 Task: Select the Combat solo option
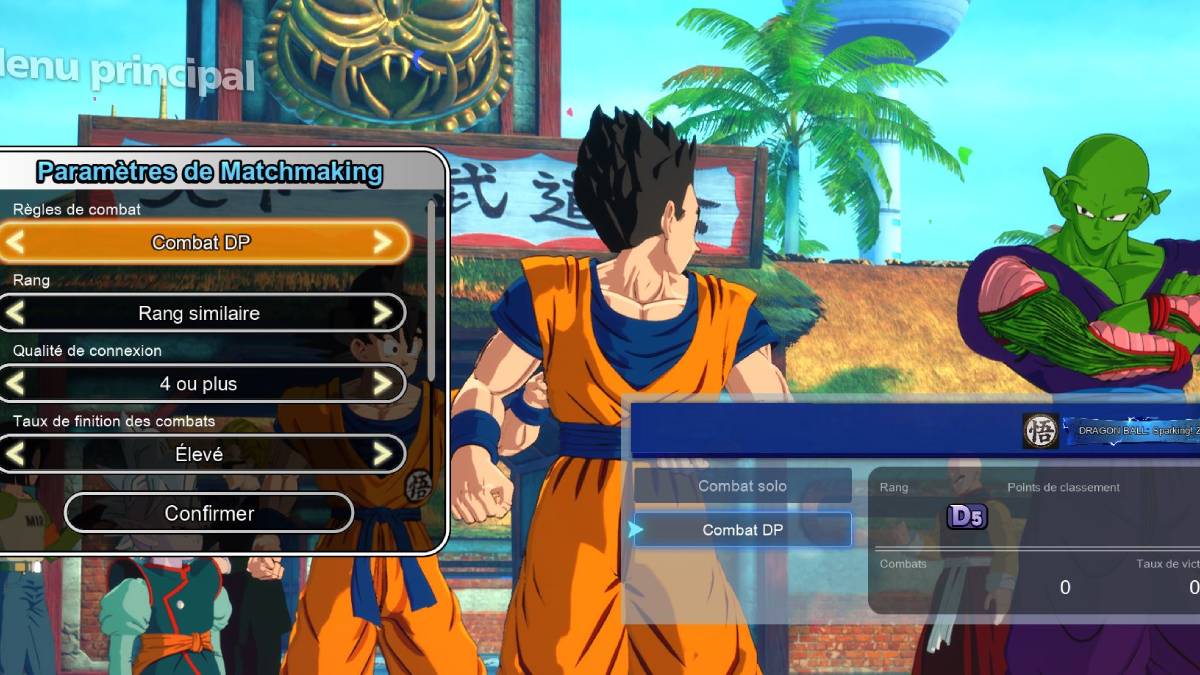point(742,486)
